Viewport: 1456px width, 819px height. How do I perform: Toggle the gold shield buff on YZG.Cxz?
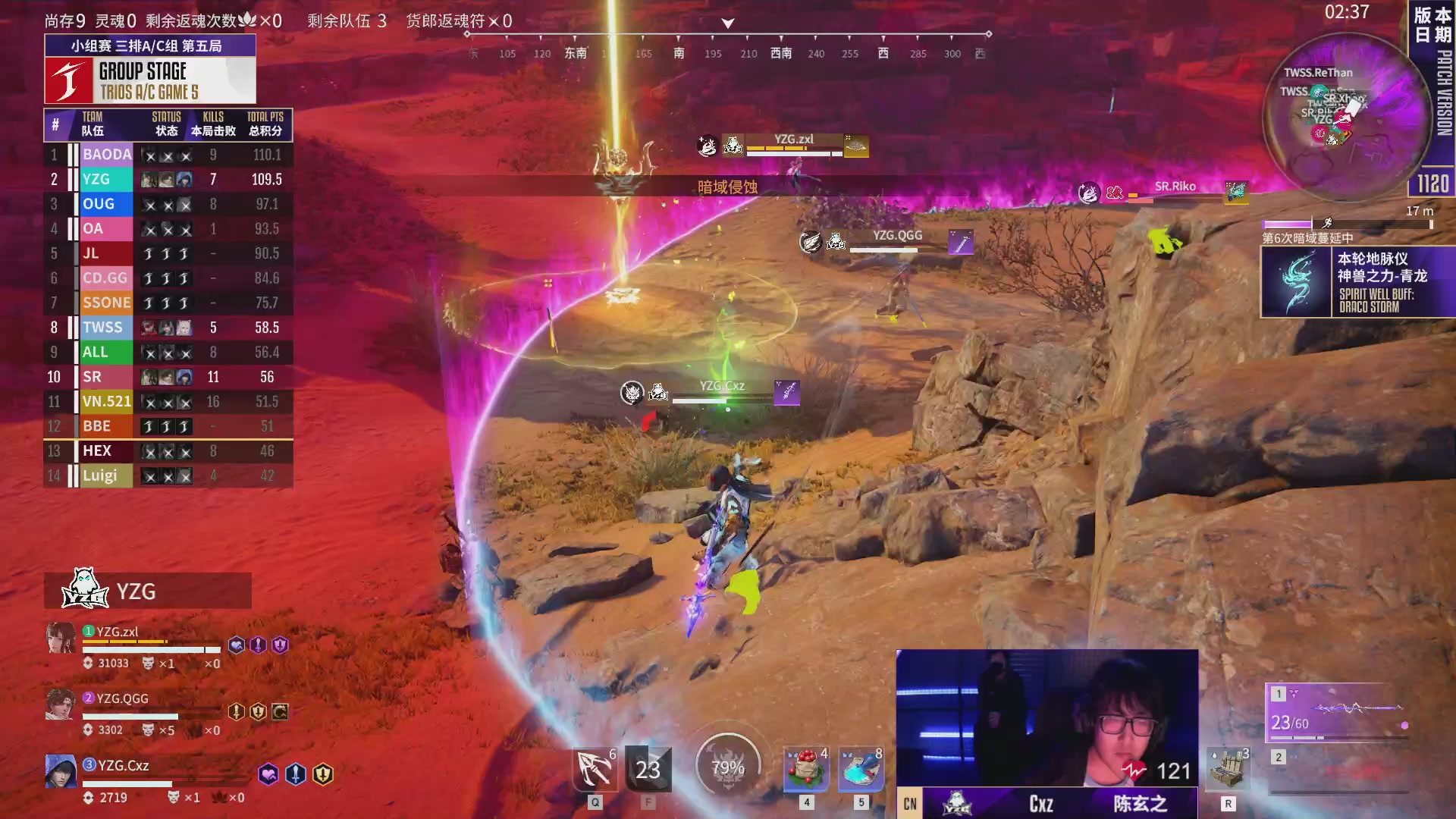click(322, 774)
